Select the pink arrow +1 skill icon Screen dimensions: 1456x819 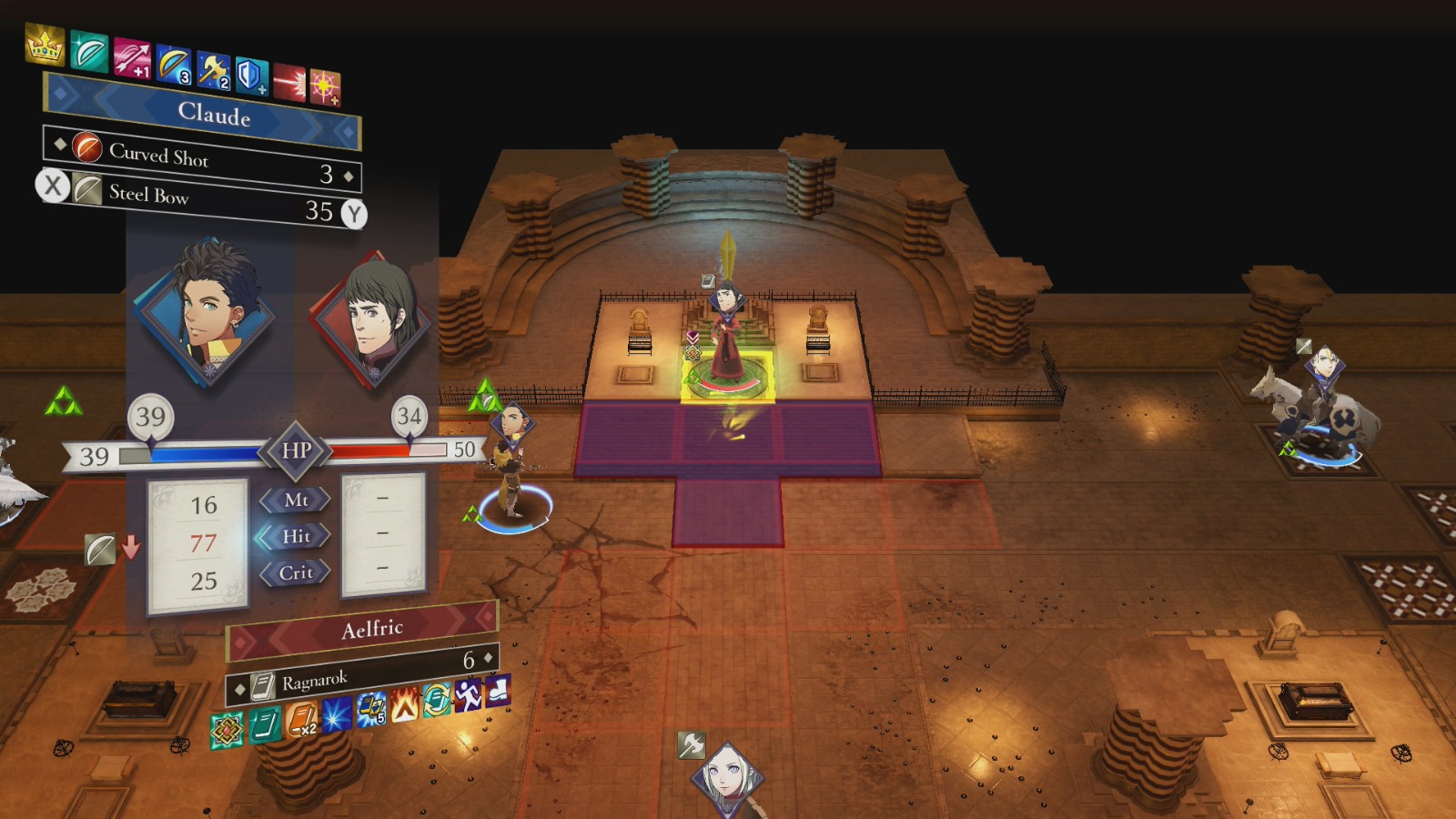(133, 59)
